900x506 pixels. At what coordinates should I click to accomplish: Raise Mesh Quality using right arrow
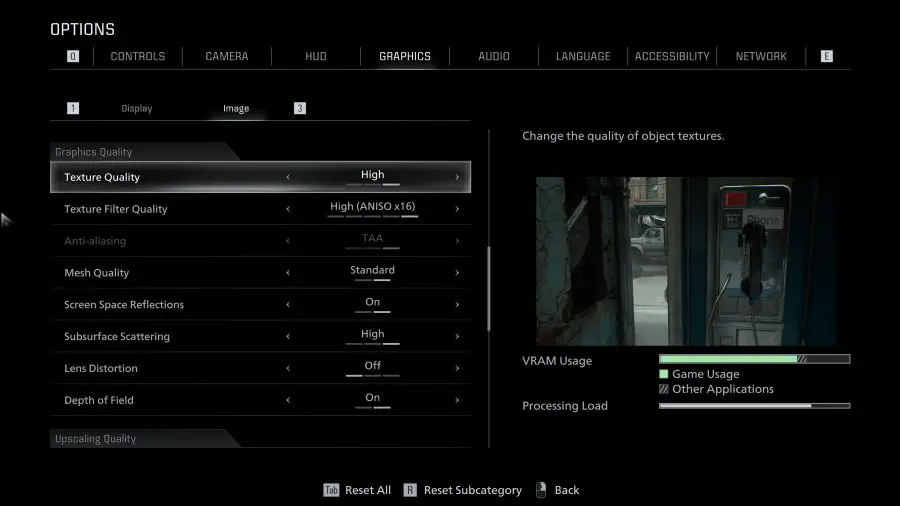(457, 273)
